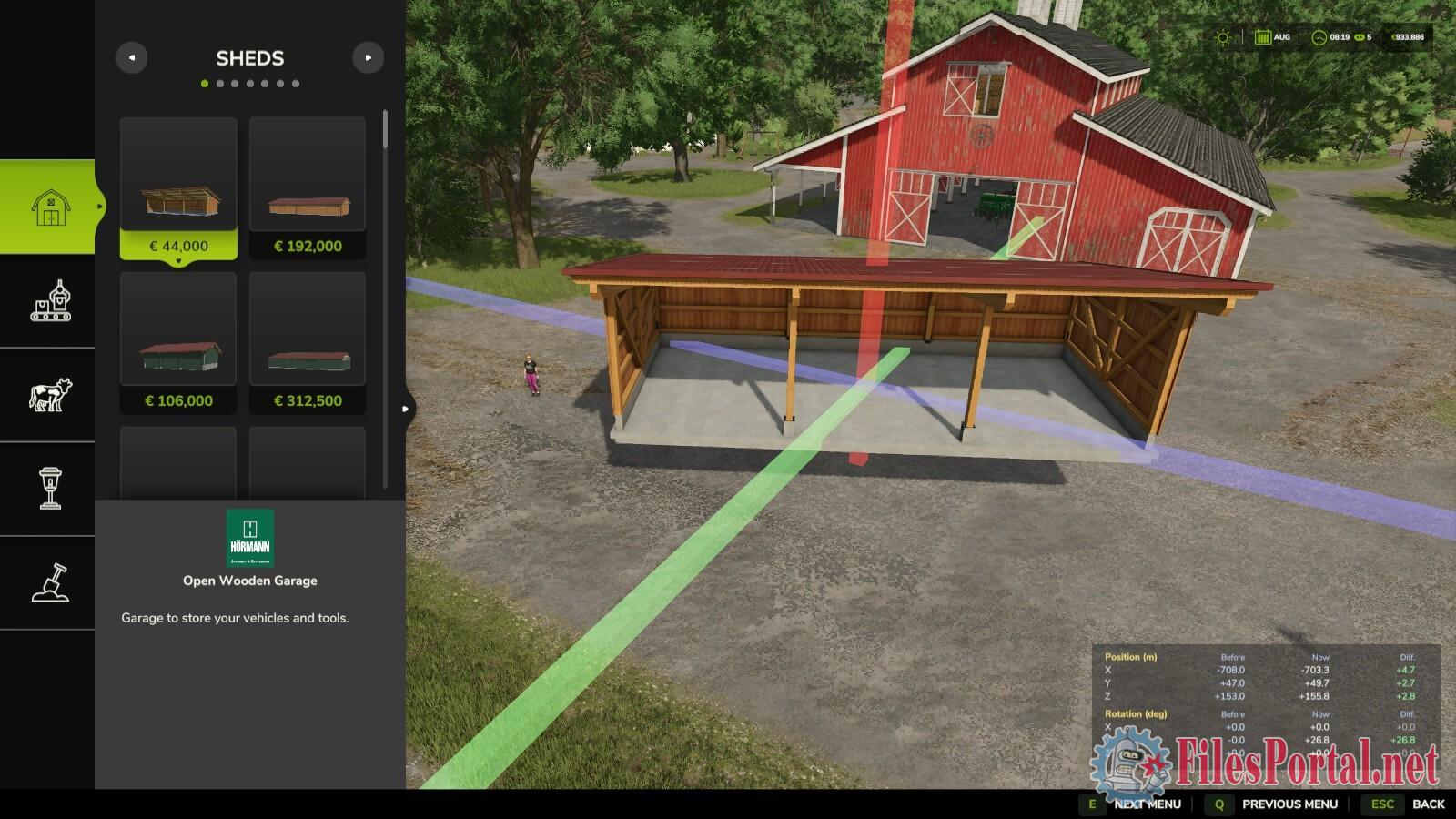Pick the €106,000 green shed
Image resolution: width=1456 pixels, height=819 pixels.
[178, 342]
